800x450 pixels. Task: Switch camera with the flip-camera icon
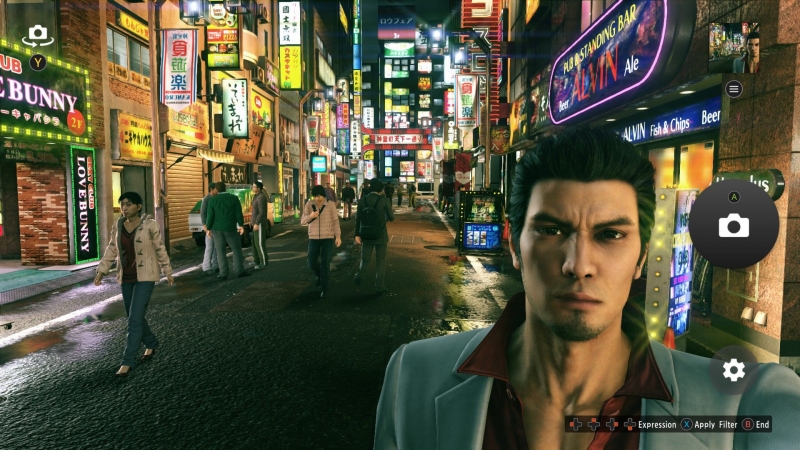[x=37, y=35]
